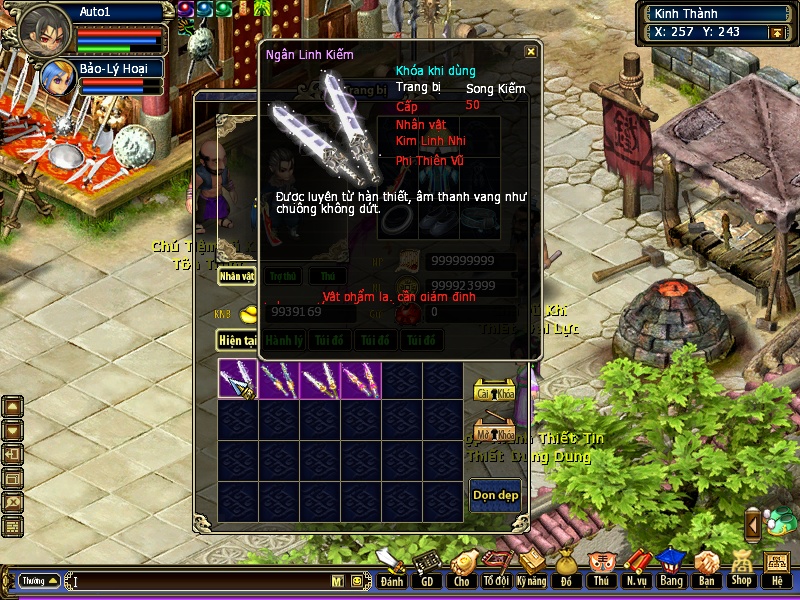Click the chat text input field
This screenshot has width=800, height=600.
click(x=200, y=580)
